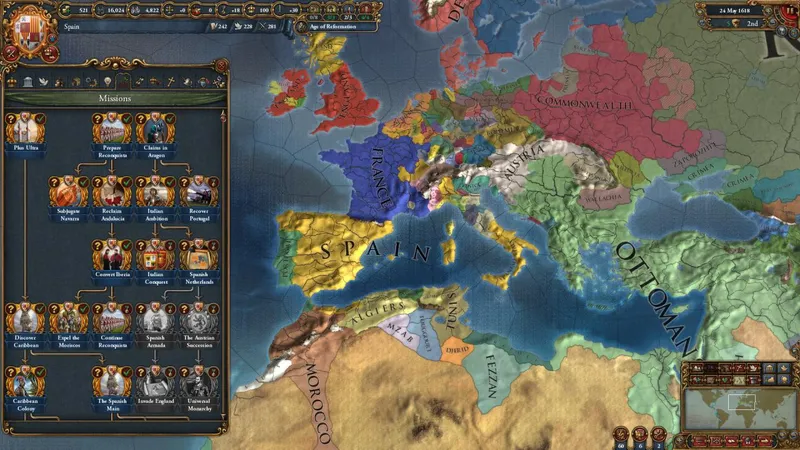Click the Convert Iberia mission

tap(112, 255)
